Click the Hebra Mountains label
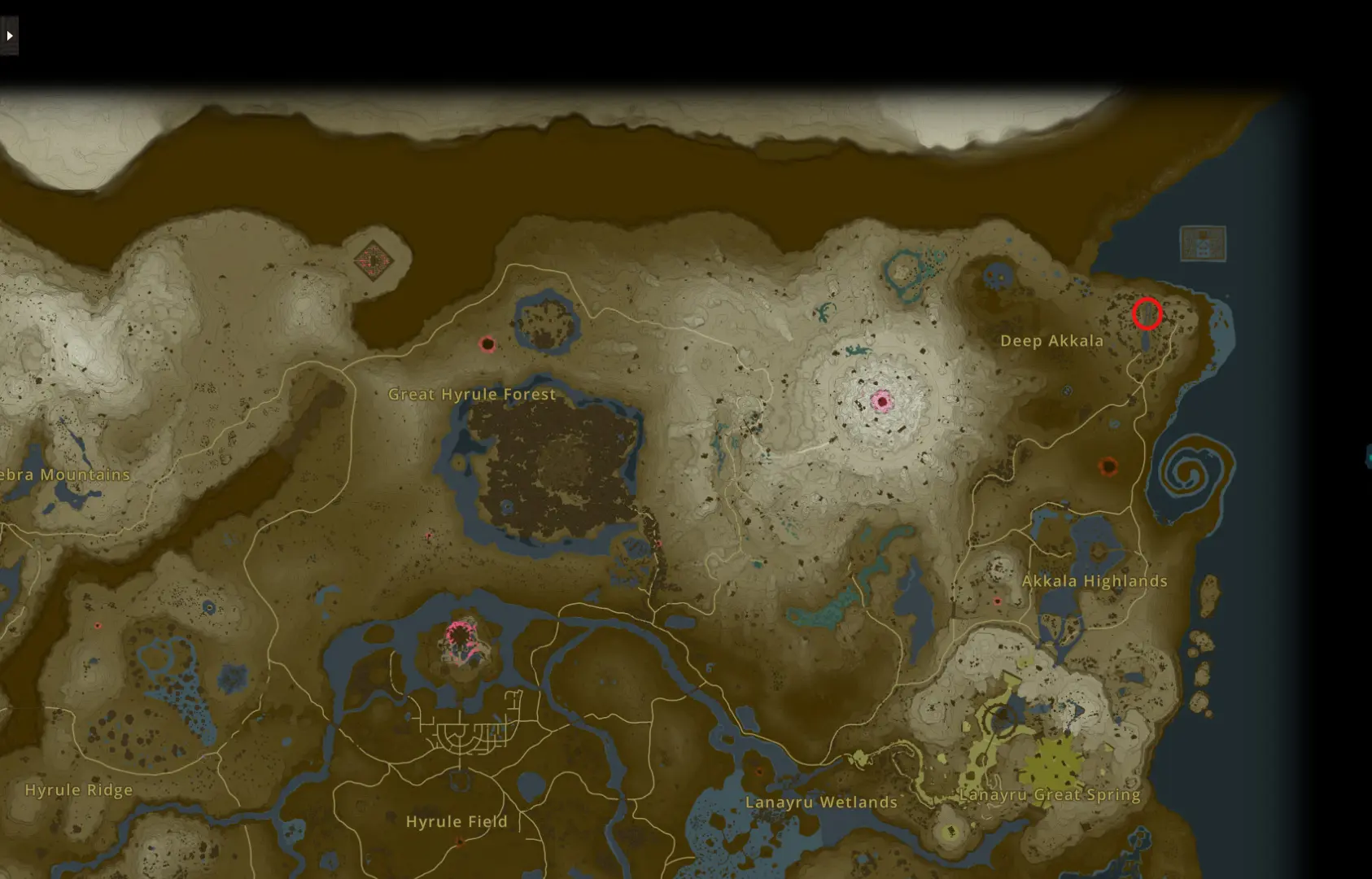 click(x=64, y=474)
